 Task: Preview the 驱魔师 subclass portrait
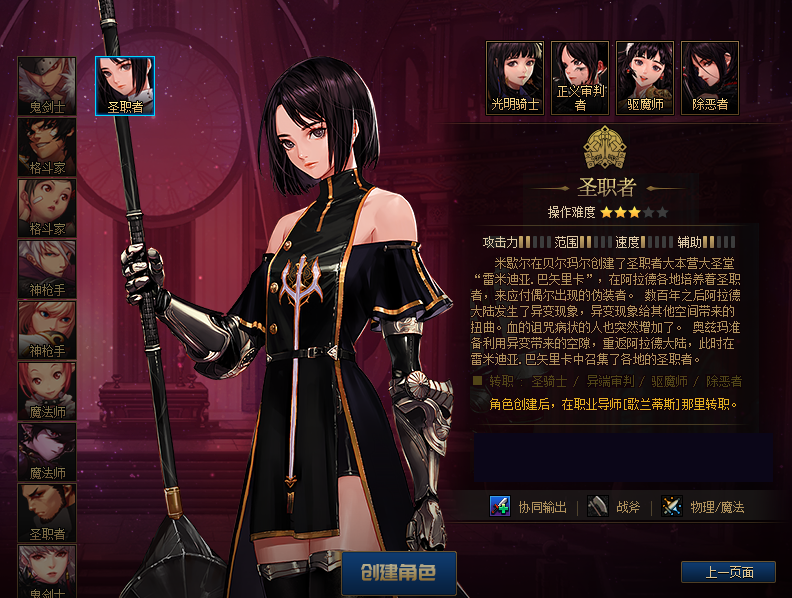click(x=645, y=77)
